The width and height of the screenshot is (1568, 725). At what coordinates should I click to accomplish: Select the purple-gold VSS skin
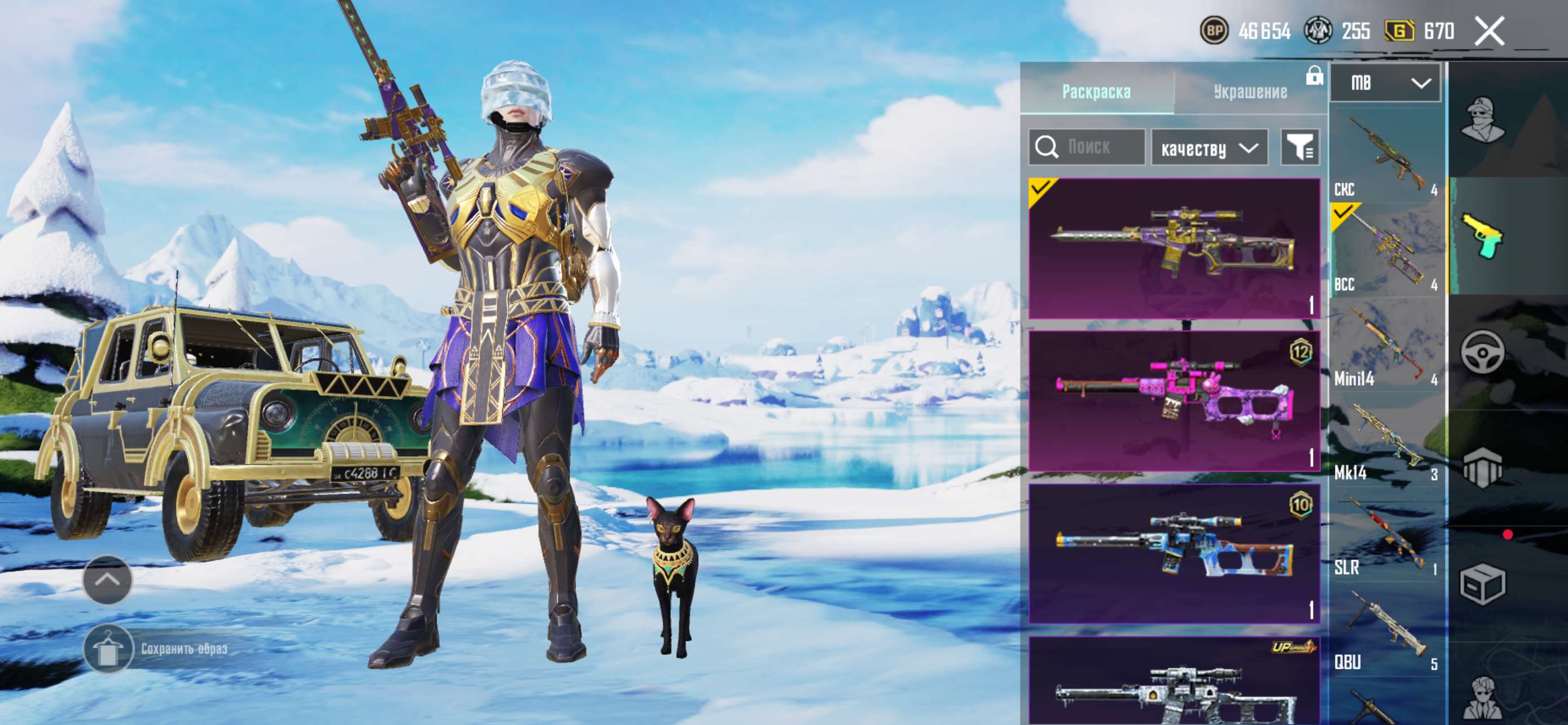point(1173,248)
